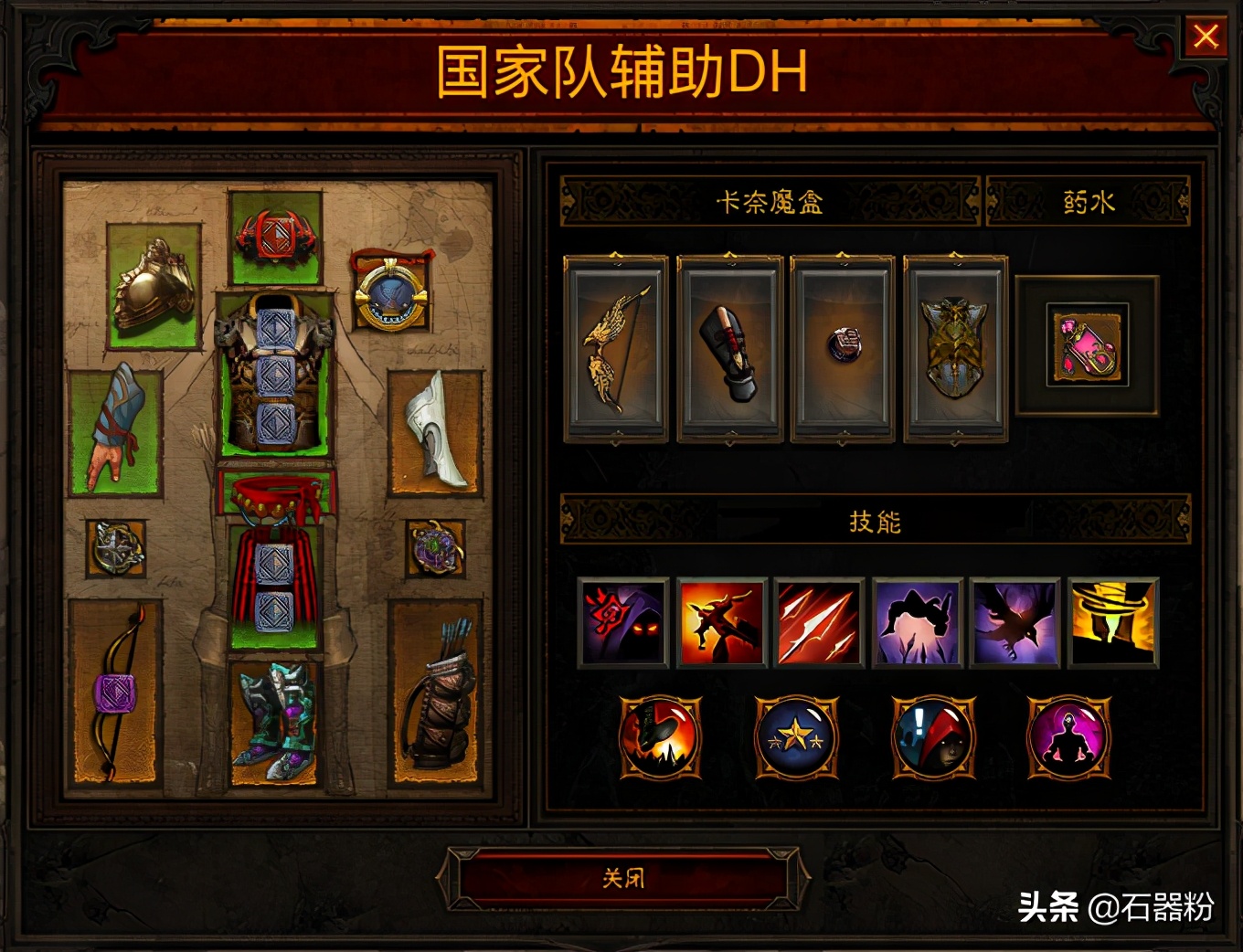This screenshot has height=952, width=1243.
Task: Select the raven Companion skill icon
Action: click(x=1014, y=624)
